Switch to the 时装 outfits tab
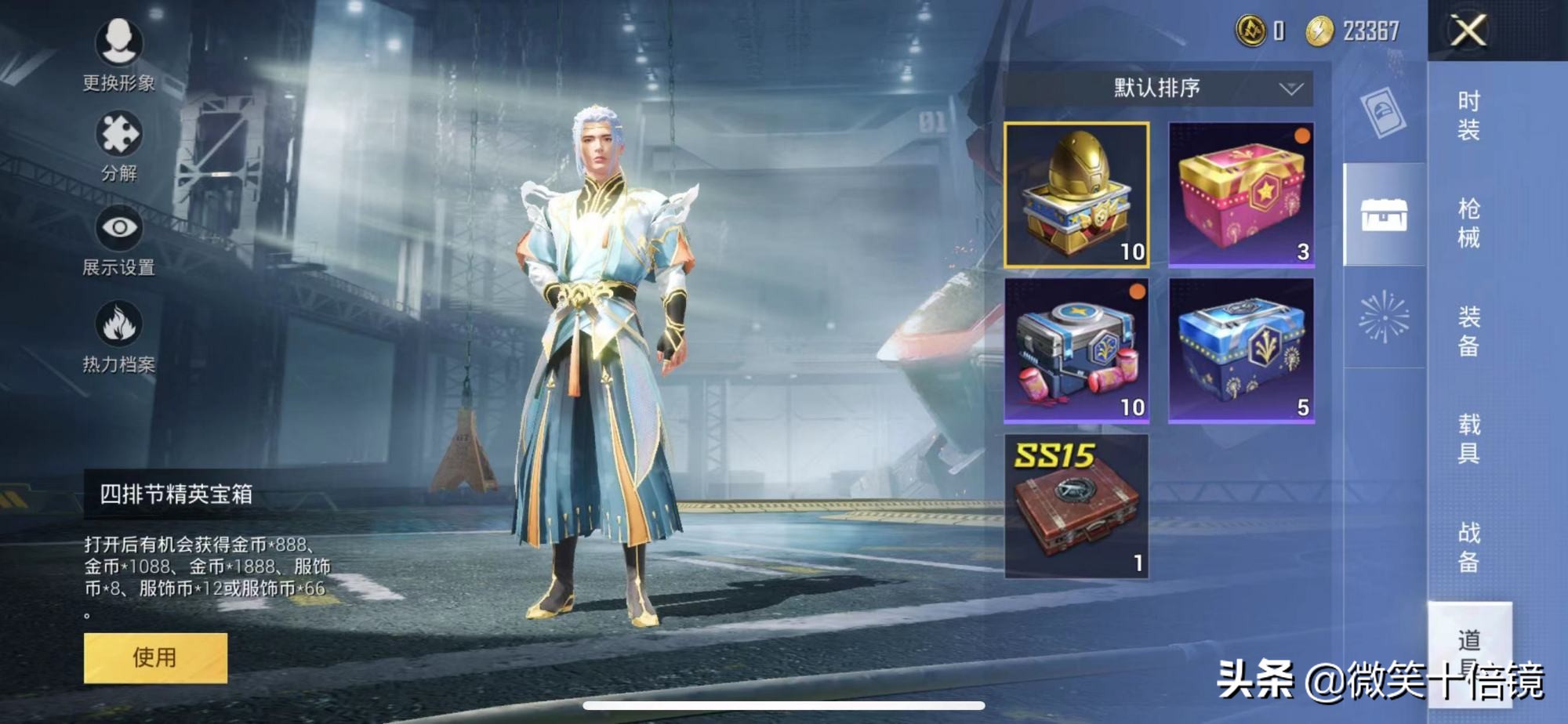This screenshot has width=1568, height=724. point(1468,115)
